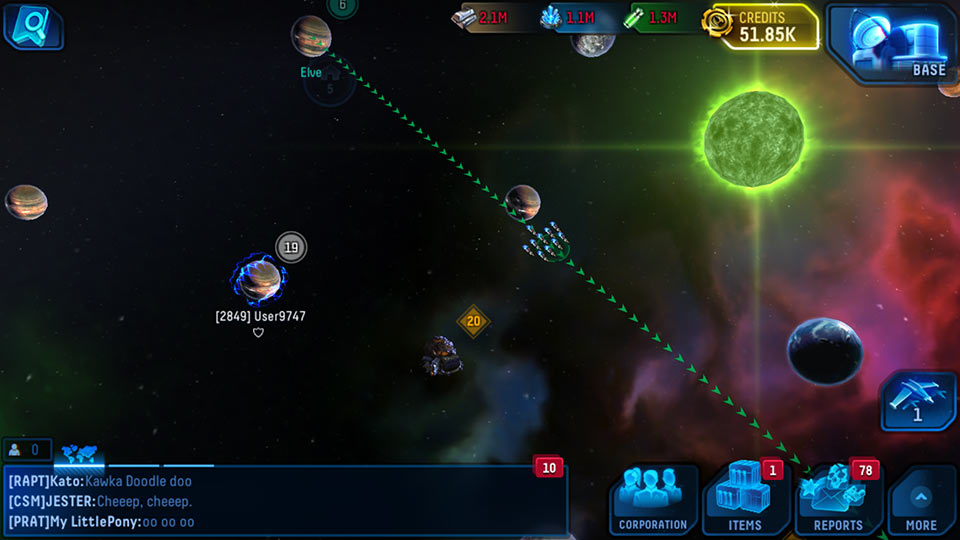
Task: View the Reports mailbox
Action: click(x=838, y=499)
